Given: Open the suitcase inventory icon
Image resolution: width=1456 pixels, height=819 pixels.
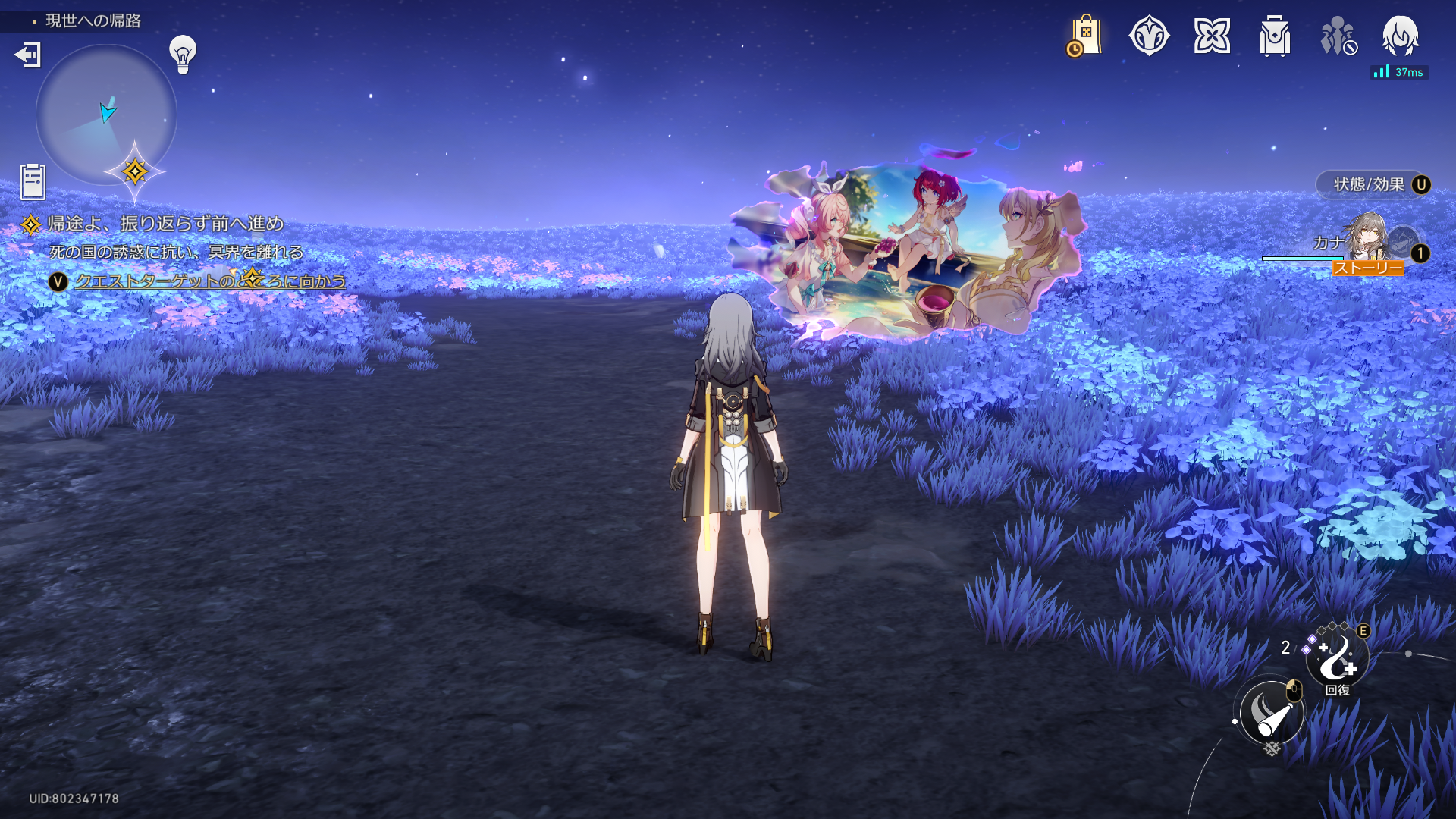Looking at the screenshot, I should tap(1275, 36).
